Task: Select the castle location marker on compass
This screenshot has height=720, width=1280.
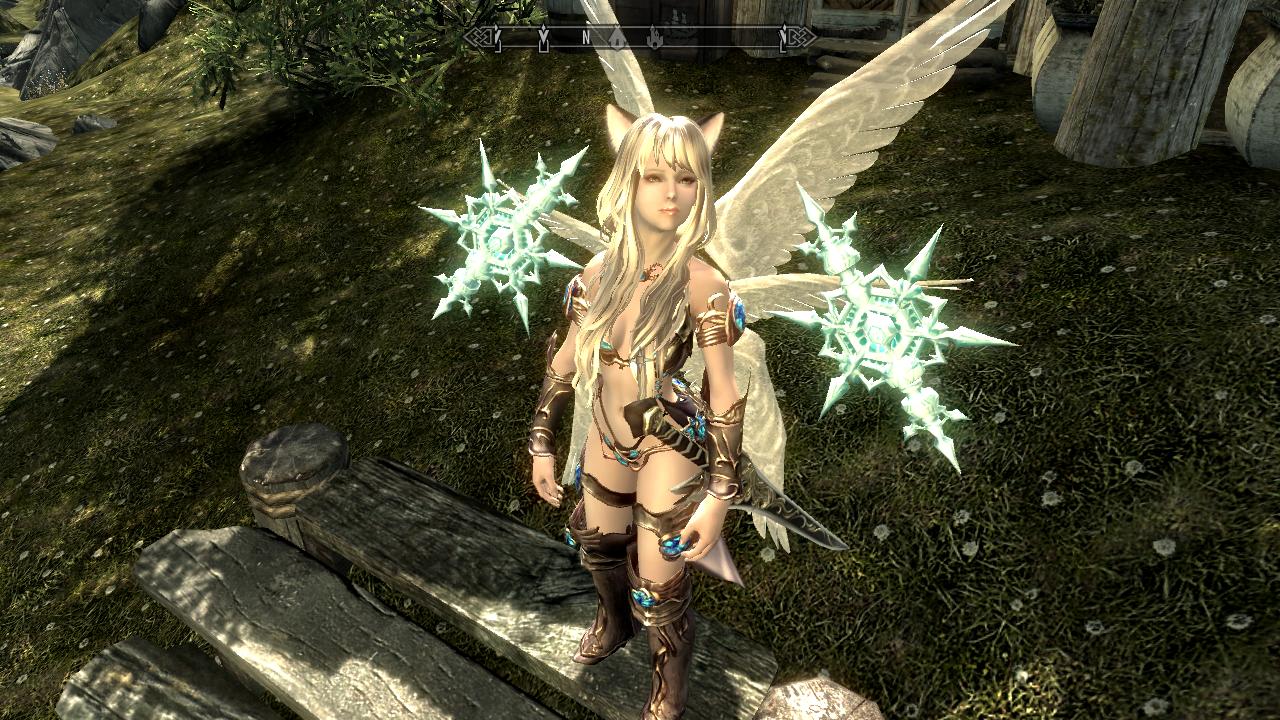Action: (x=655, y=39)
